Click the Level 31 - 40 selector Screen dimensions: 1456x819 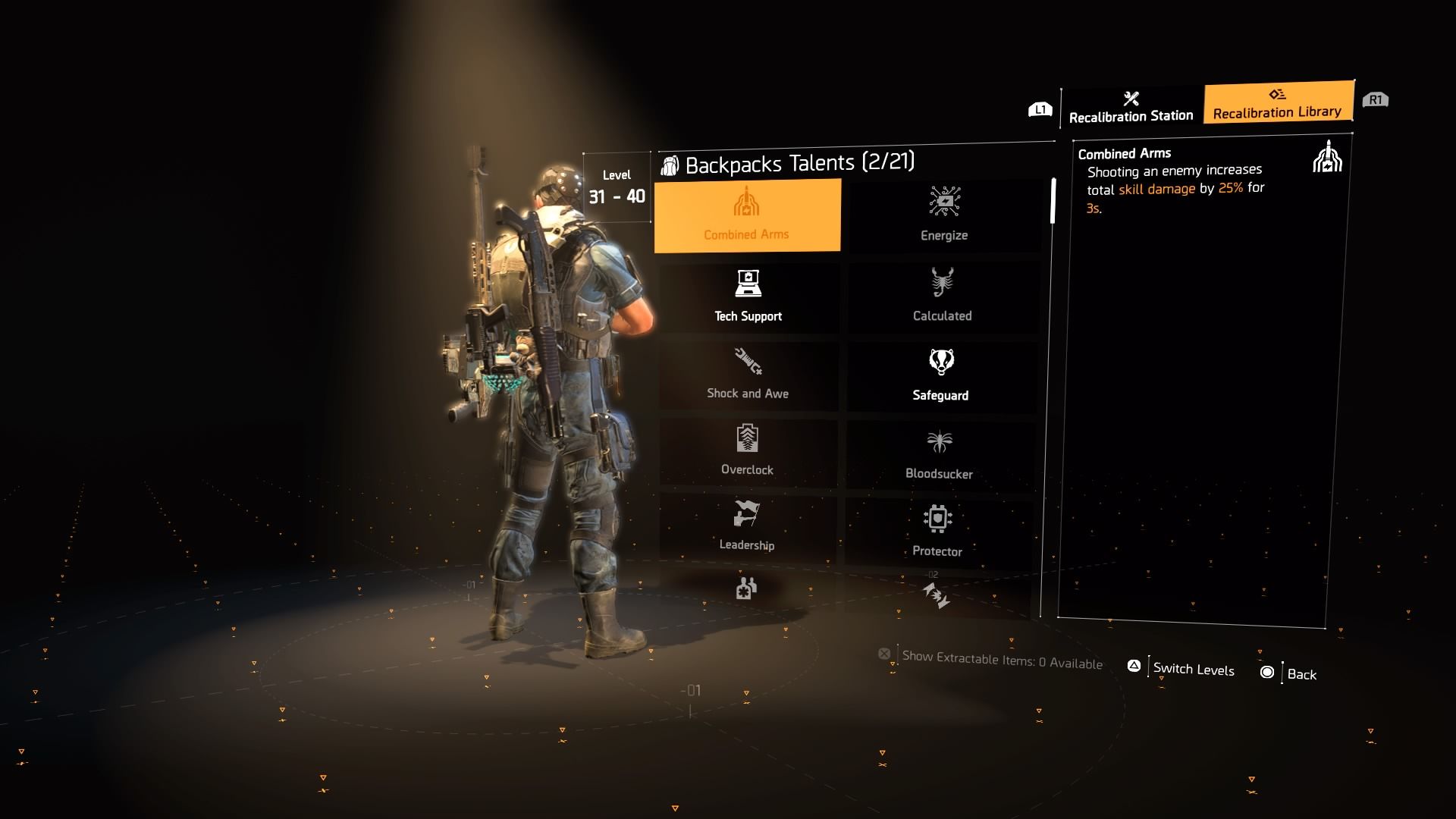click(617, 187)
